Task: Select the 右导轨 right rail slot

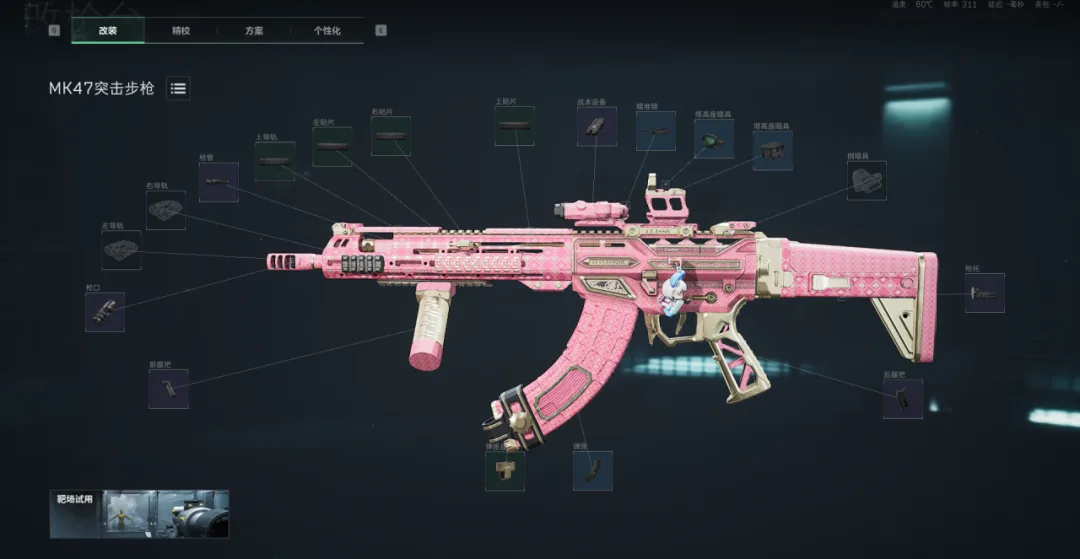Action: pyautogui.click(x=166, y=210)
